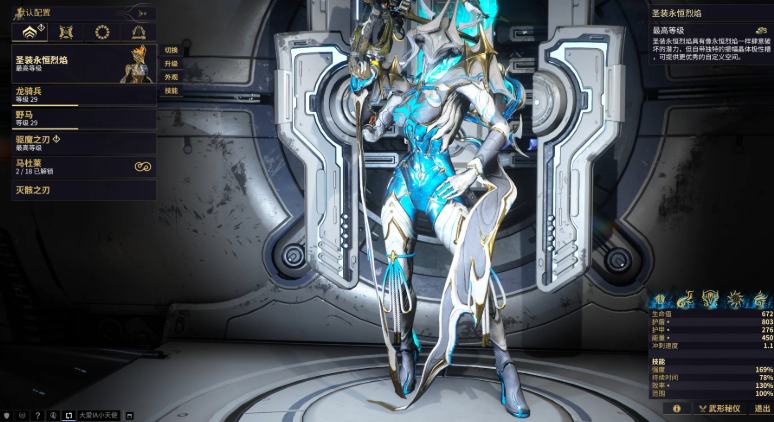Image resolution: width=774 pixels, height=422 pixels.
Task: Click the info icon button
Action: [677, 408]
